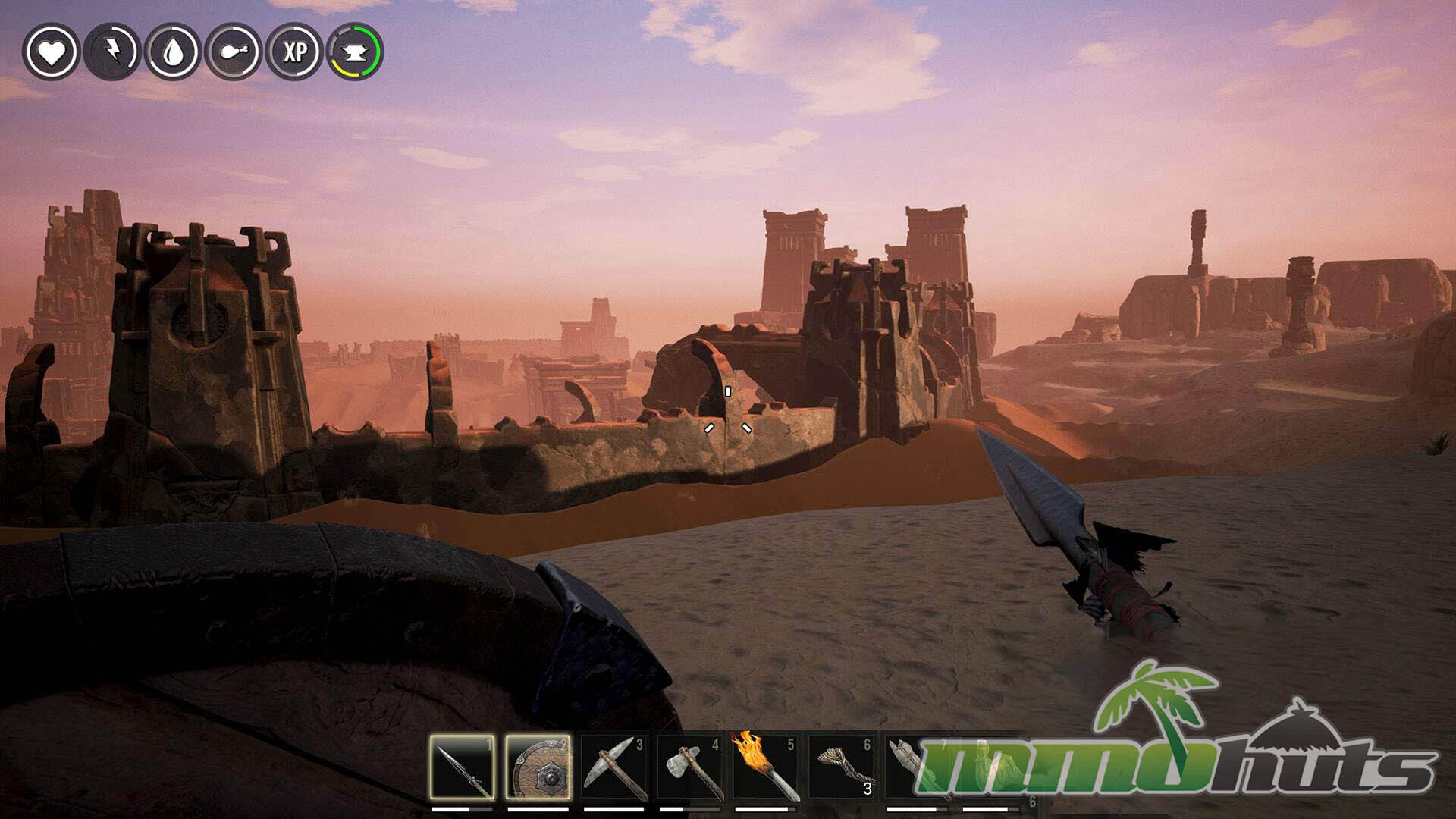The width and height of the screenshot is (1456, 819).
Task: Pick the twine bundle in slot 6
Action: pyautogui.click(x=841, y=767)
